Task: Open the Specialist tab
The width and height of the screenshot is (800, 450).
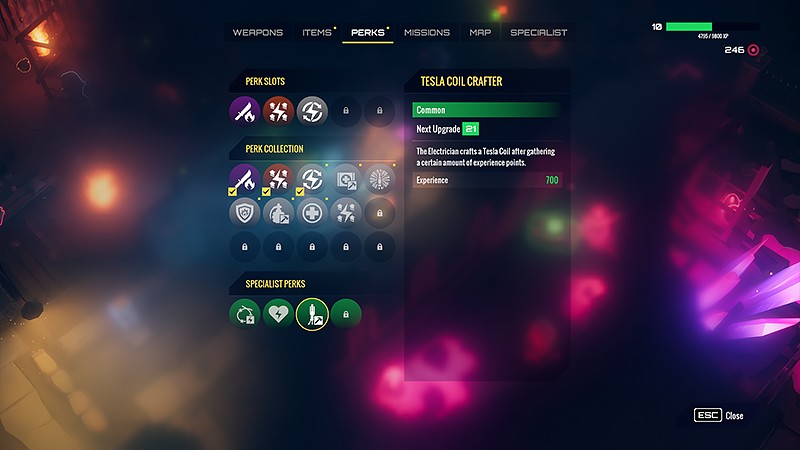Action: pyautogui.click(x=538, y=32)
